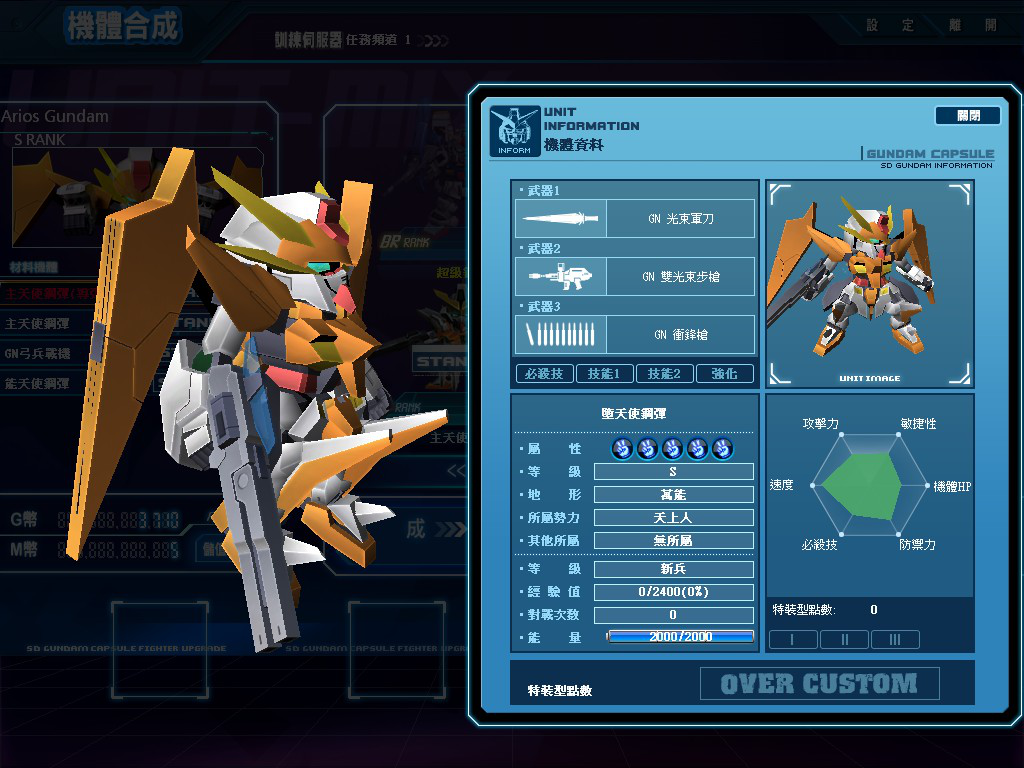
Task: Select weapon 1 GN 光束軍刀 row
Action: click(635, 218)
